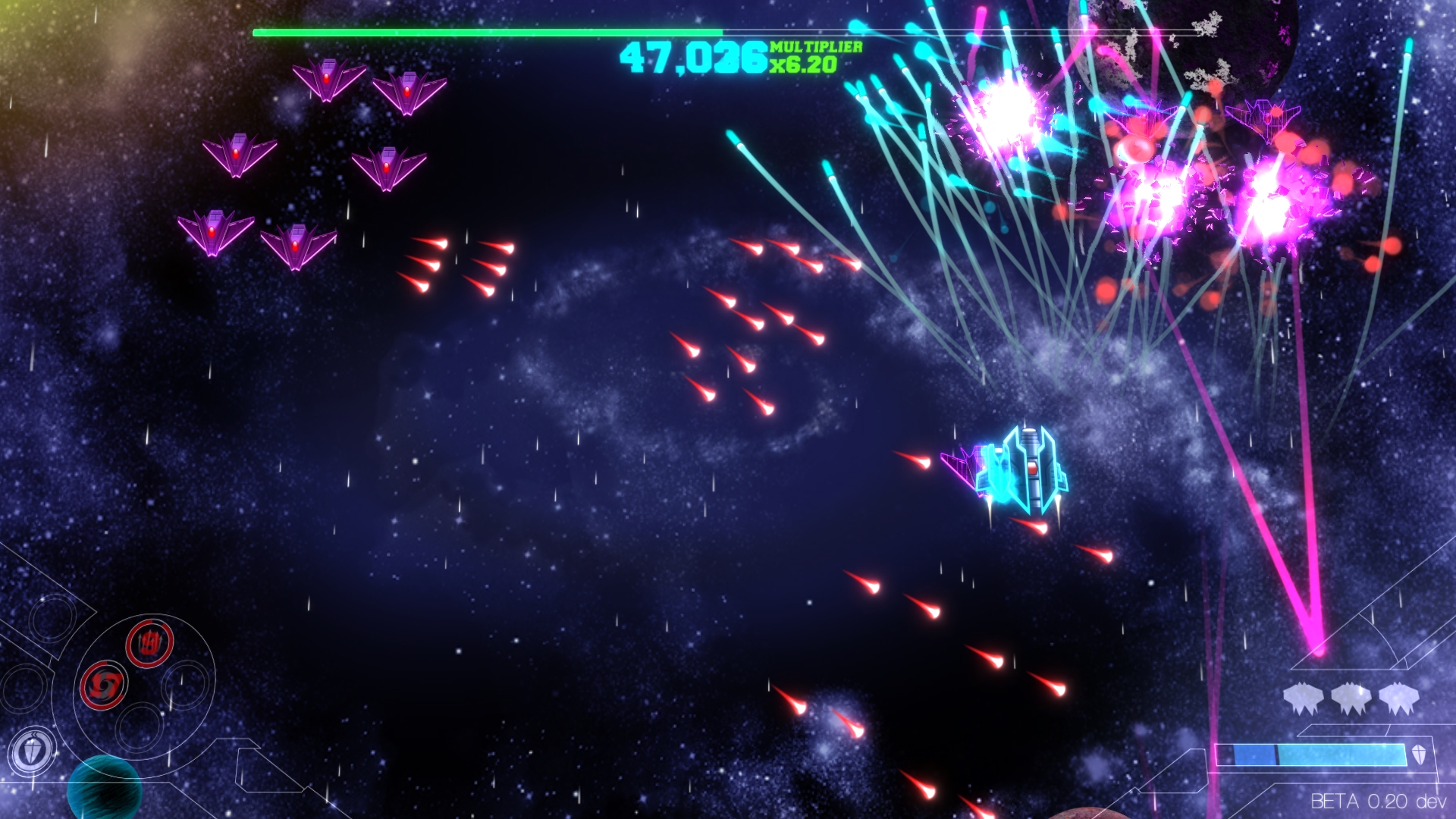Screen dimensions: 1456x819
Task: Click the rightmost ship life icon
Action: [1398, 697]
